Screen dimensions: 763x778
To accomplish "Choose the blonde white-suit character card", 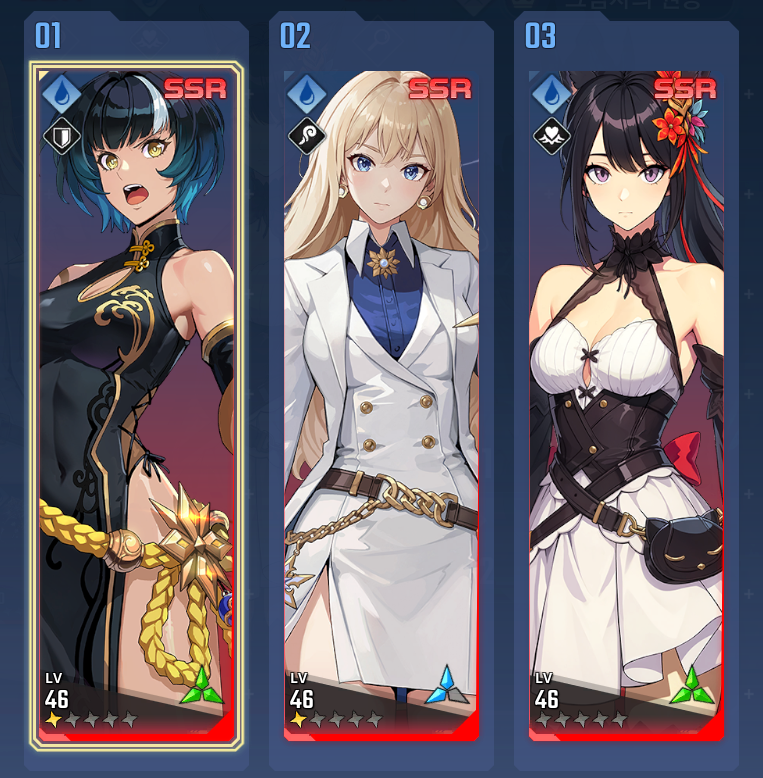I will (x=381, y=405).
